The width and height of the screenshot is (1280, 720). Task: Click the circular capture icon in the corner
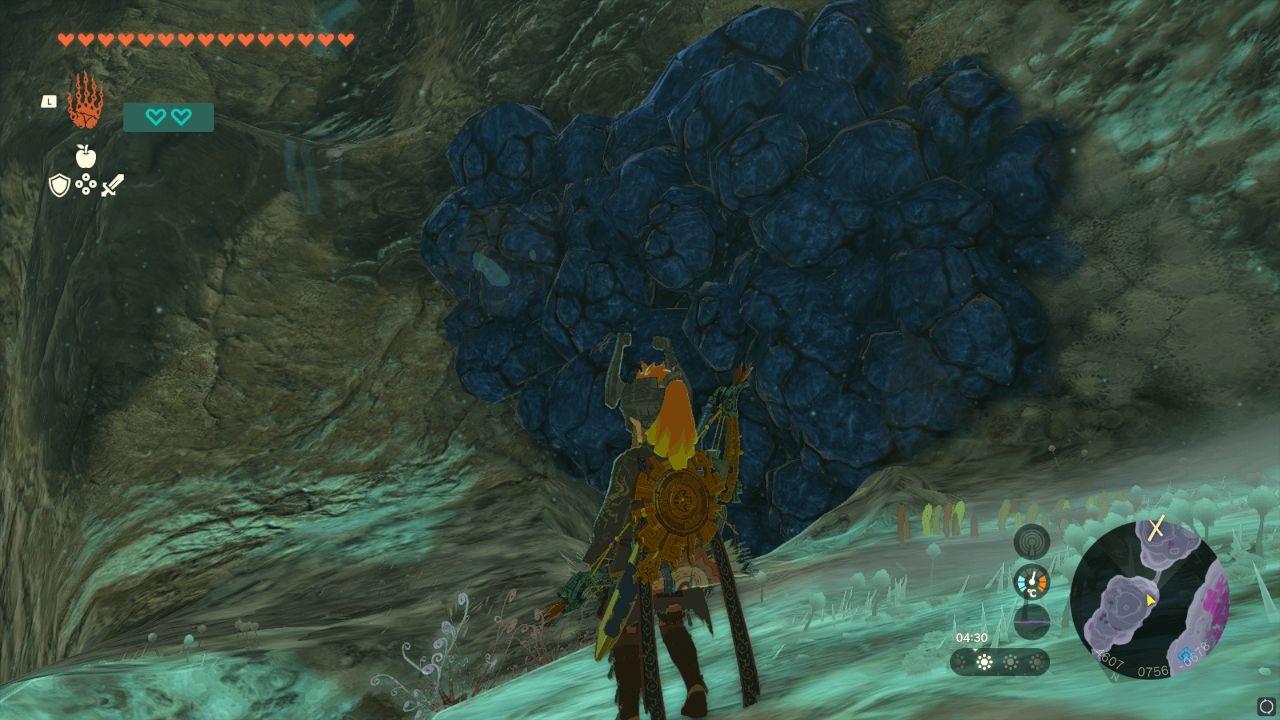pyautogui.click(x=1265, y=706)
